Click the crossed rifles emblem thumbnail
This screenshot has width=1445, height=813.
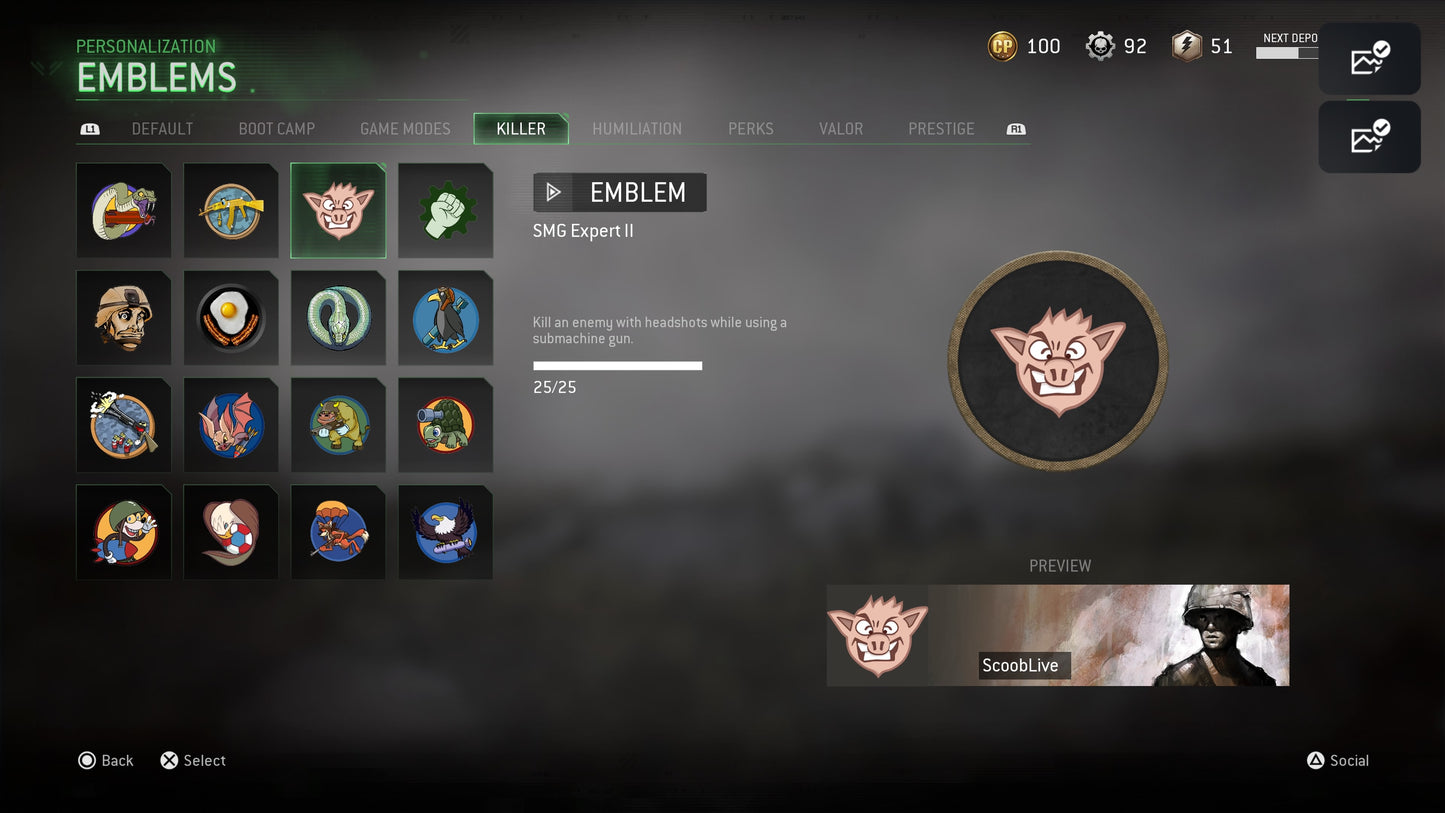[231, 210]
